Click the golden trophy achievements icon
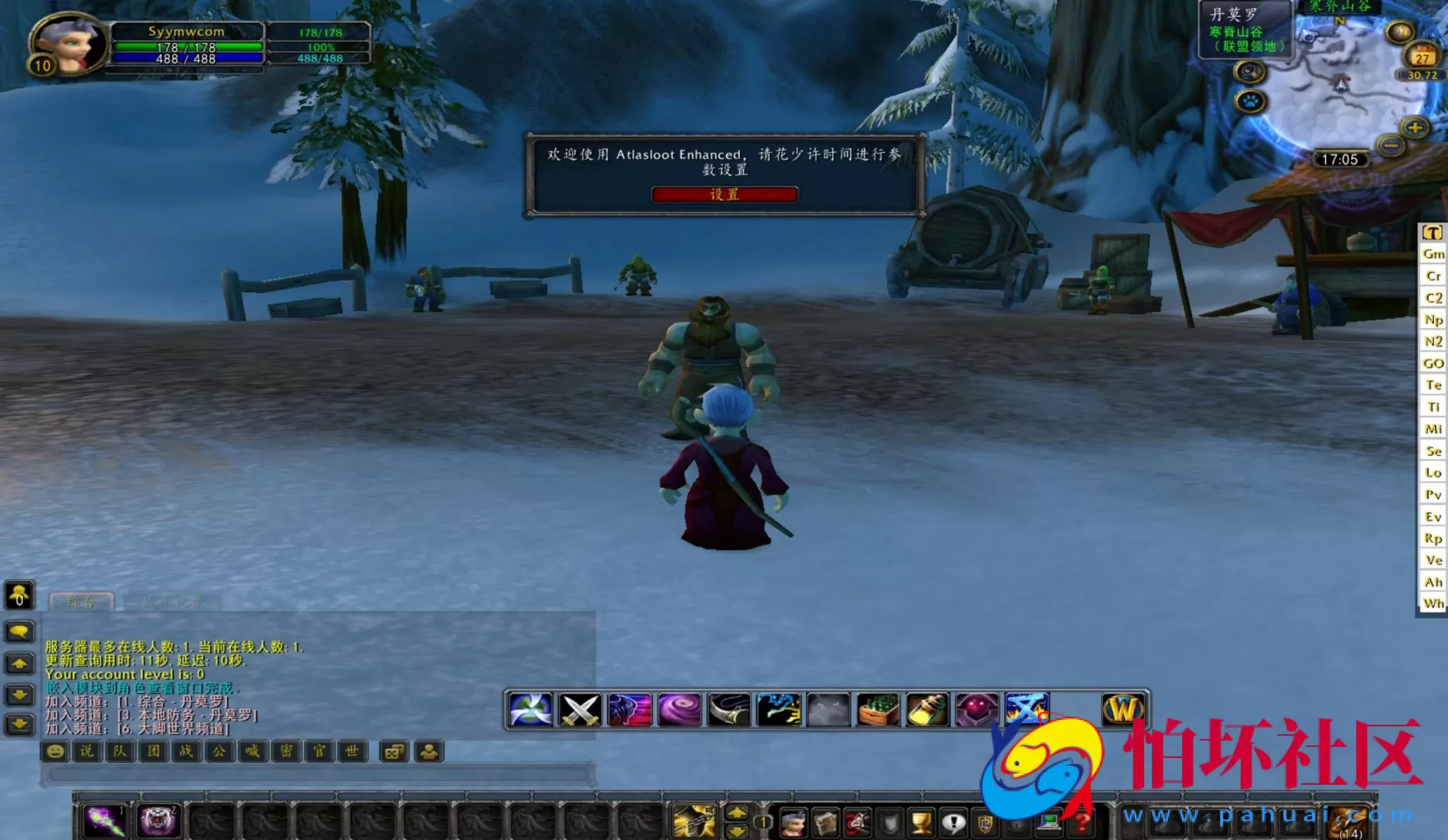Viewport: 1448px width, 840px height. (919, 824)
